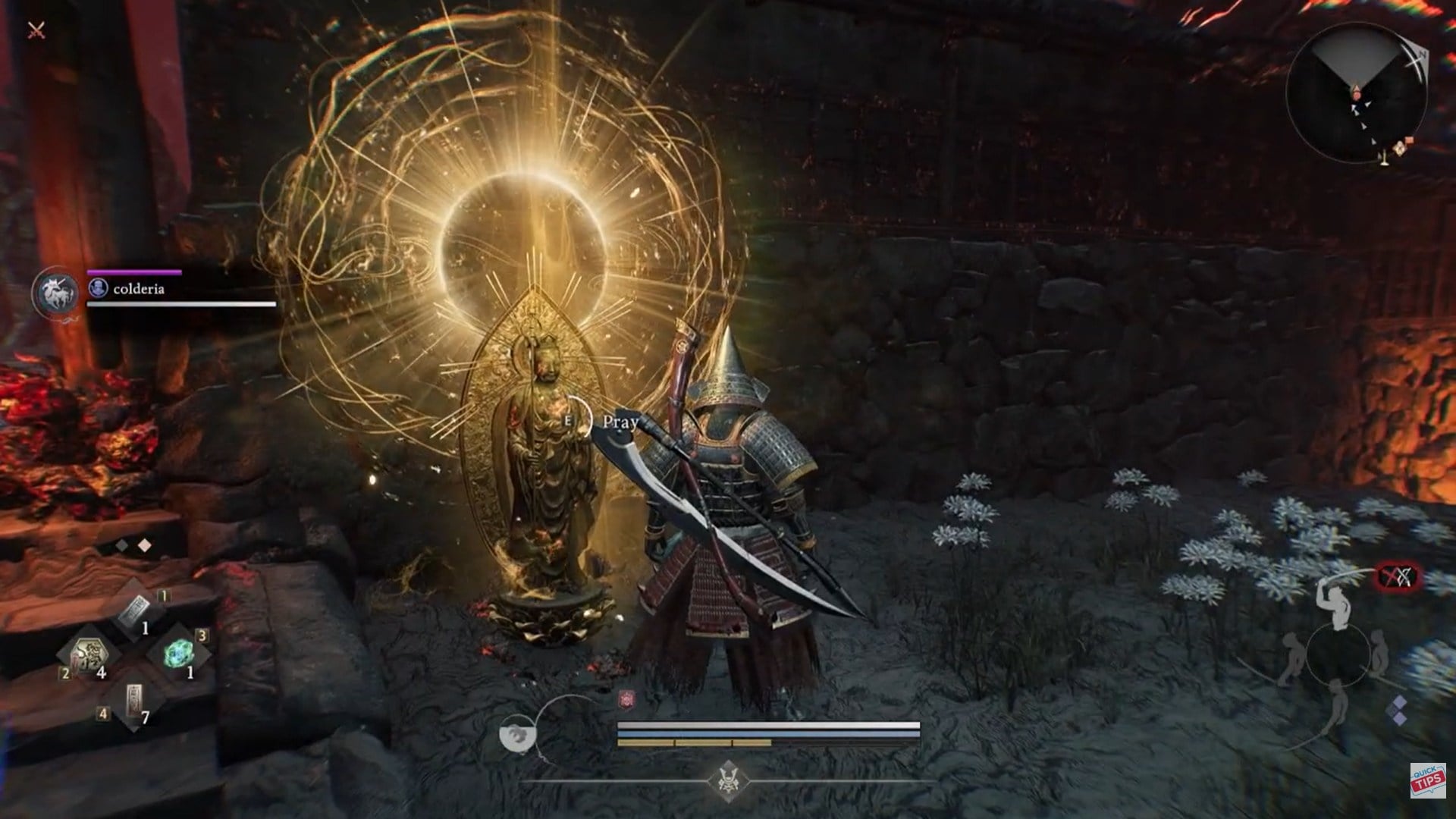Screen dimensions: 1456x819
Task: Click the red crest icon above the stamina bar
Action: click(626, 698)
